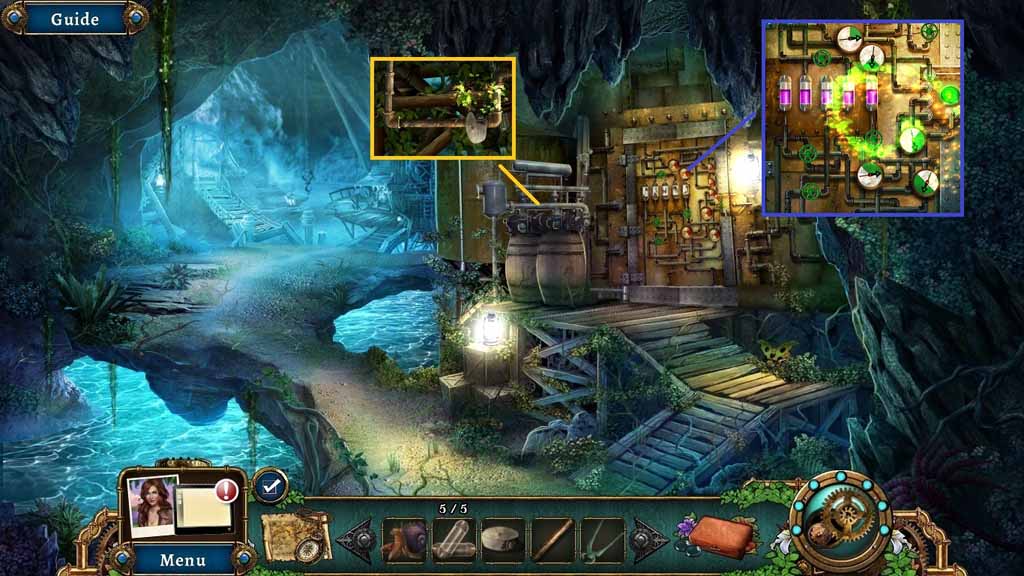
Task: Open the map with compass
Action: pos(297,537)
